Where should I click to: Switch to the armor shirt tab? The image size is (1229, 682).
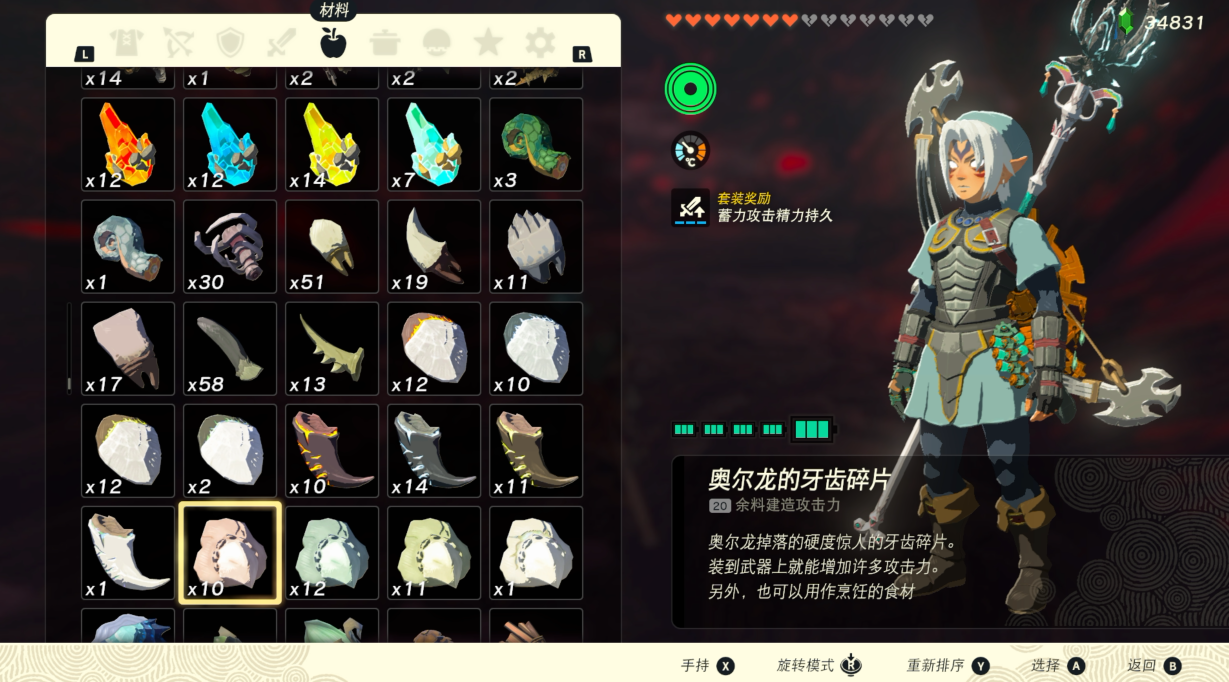tap(127, 42)
